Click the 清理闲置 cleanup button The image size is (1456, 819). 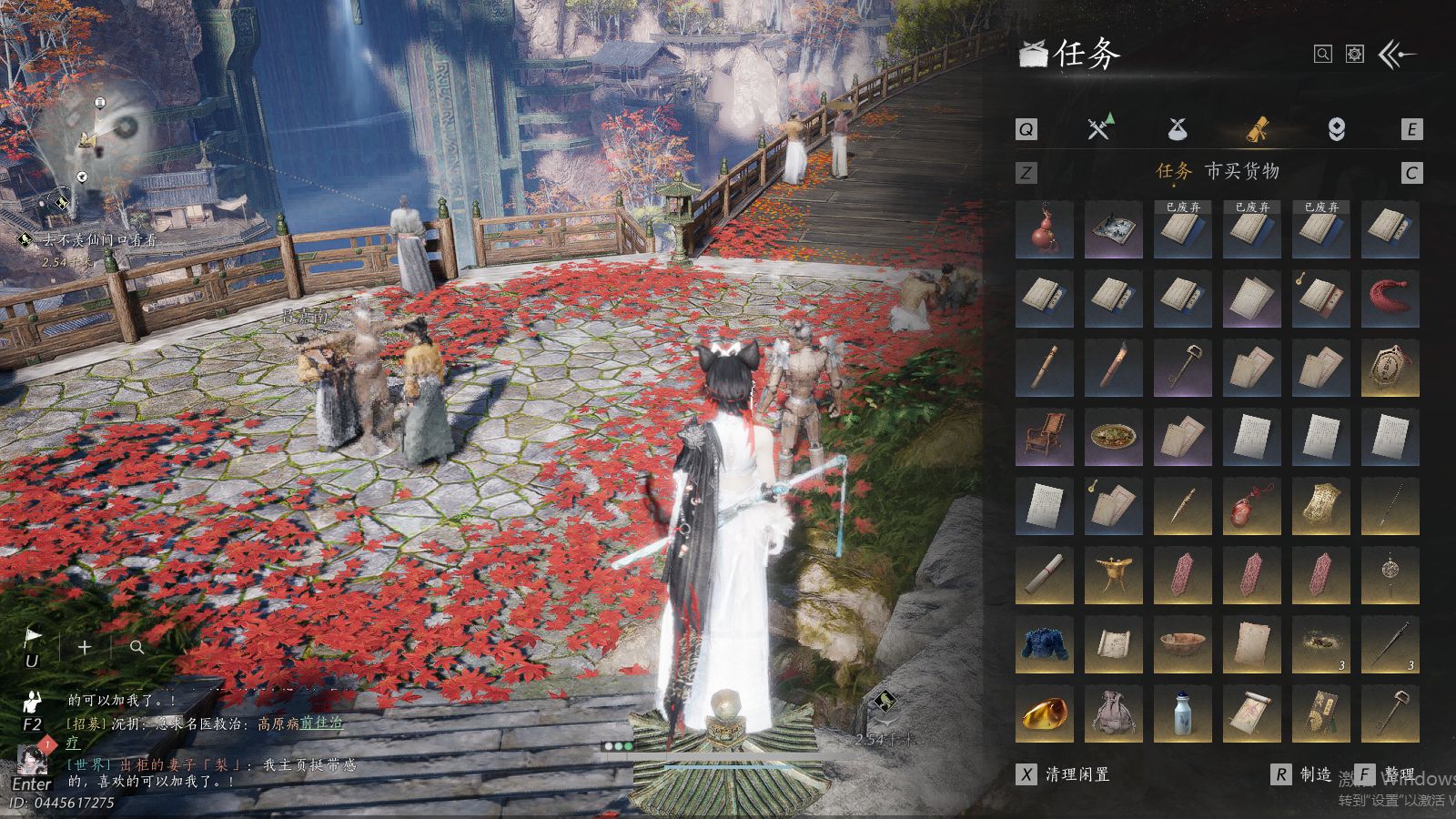1065,774
